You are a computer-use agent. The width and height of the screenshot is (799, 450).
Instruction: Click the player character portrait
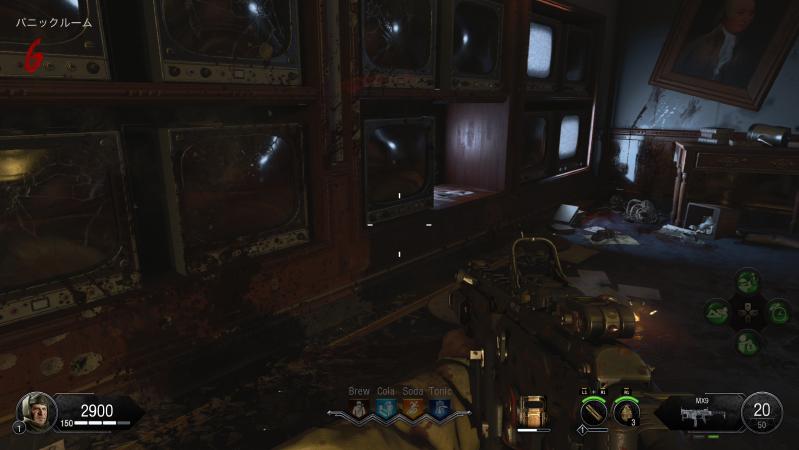point(37,409)
